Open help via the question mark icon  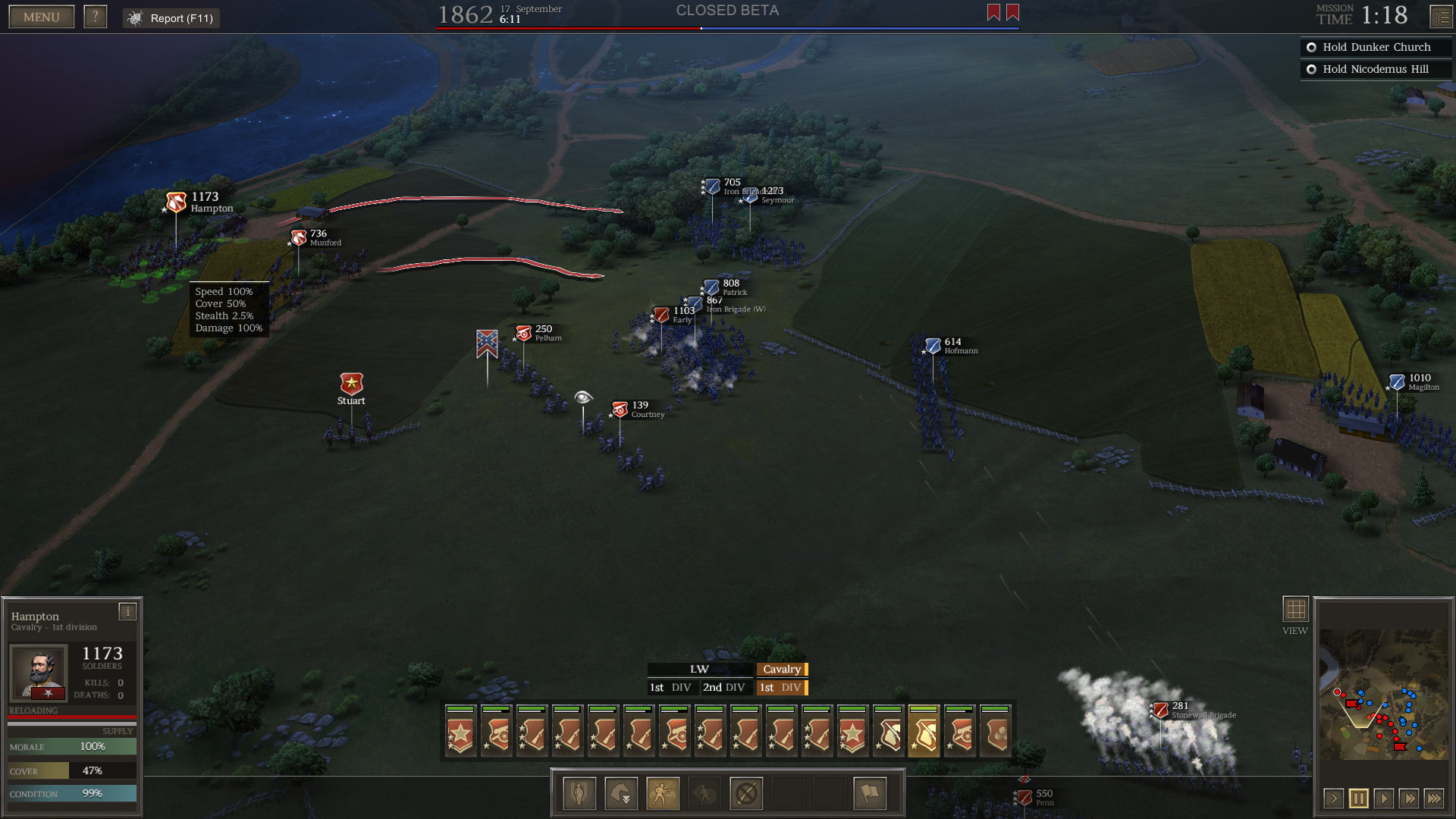click(96, 16)
